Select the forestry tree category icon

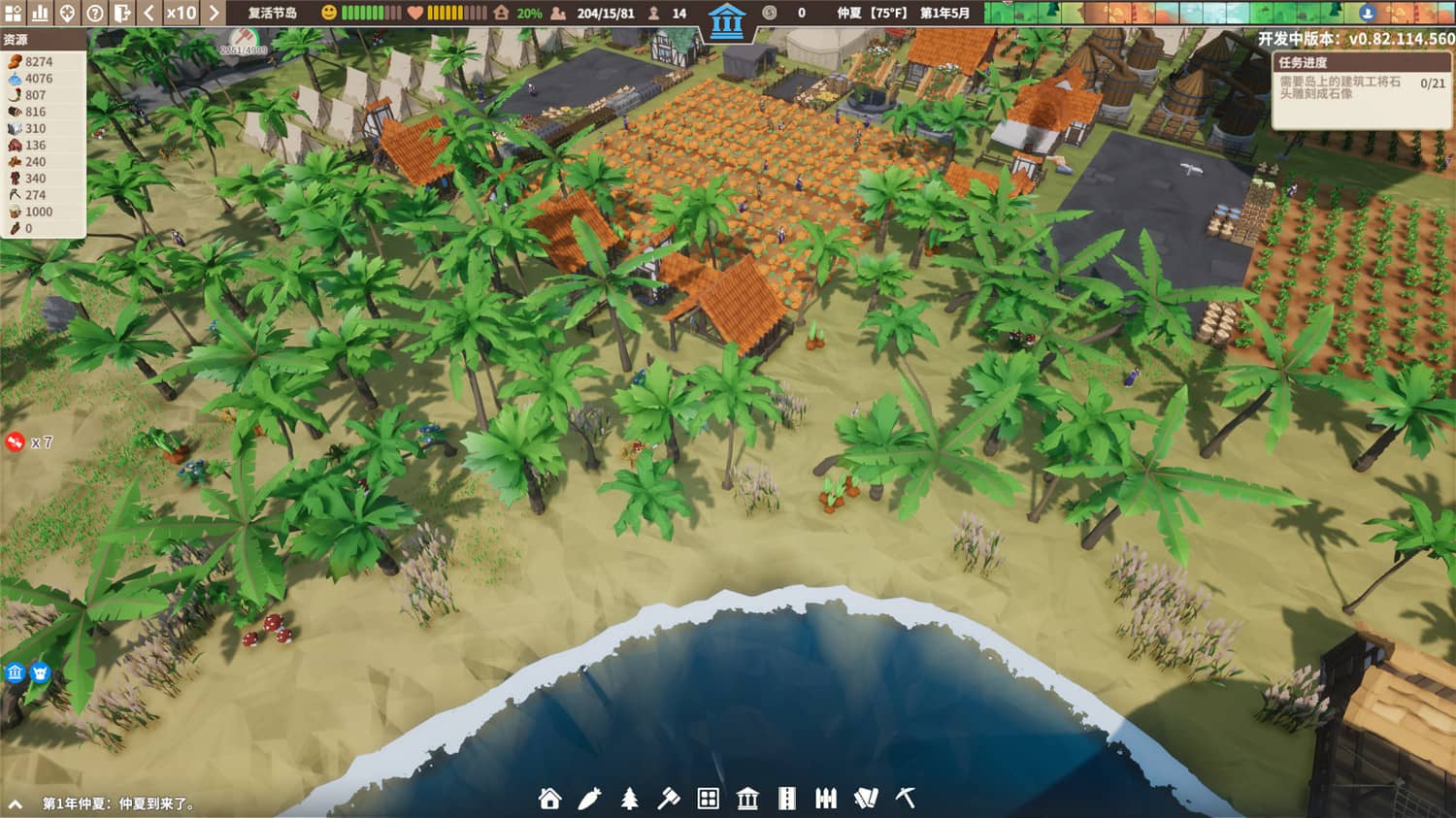[x=631, y=802]
